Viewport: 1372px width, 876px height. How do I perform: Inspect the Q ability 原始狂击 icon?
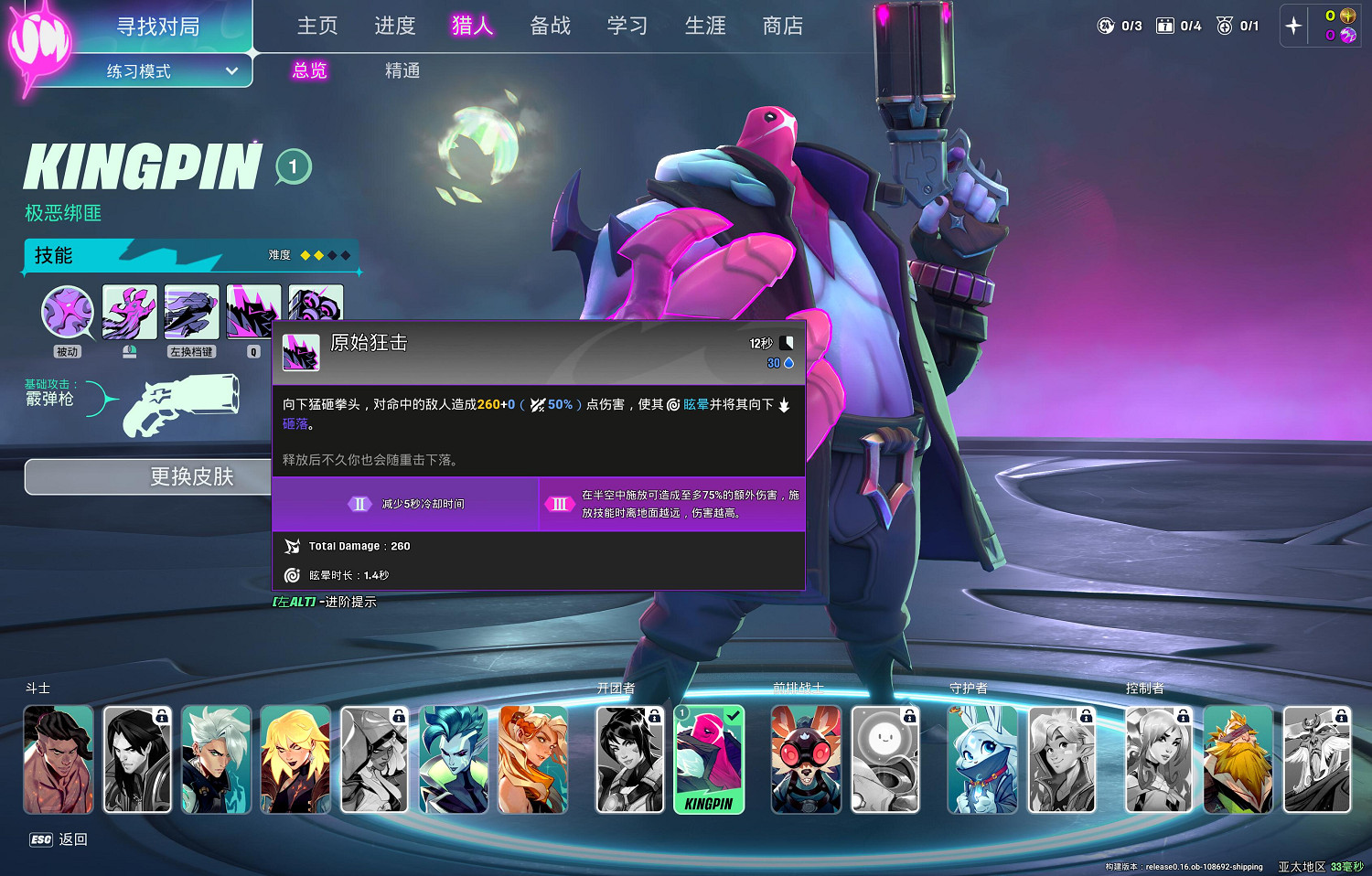click(x=253, y=311)
